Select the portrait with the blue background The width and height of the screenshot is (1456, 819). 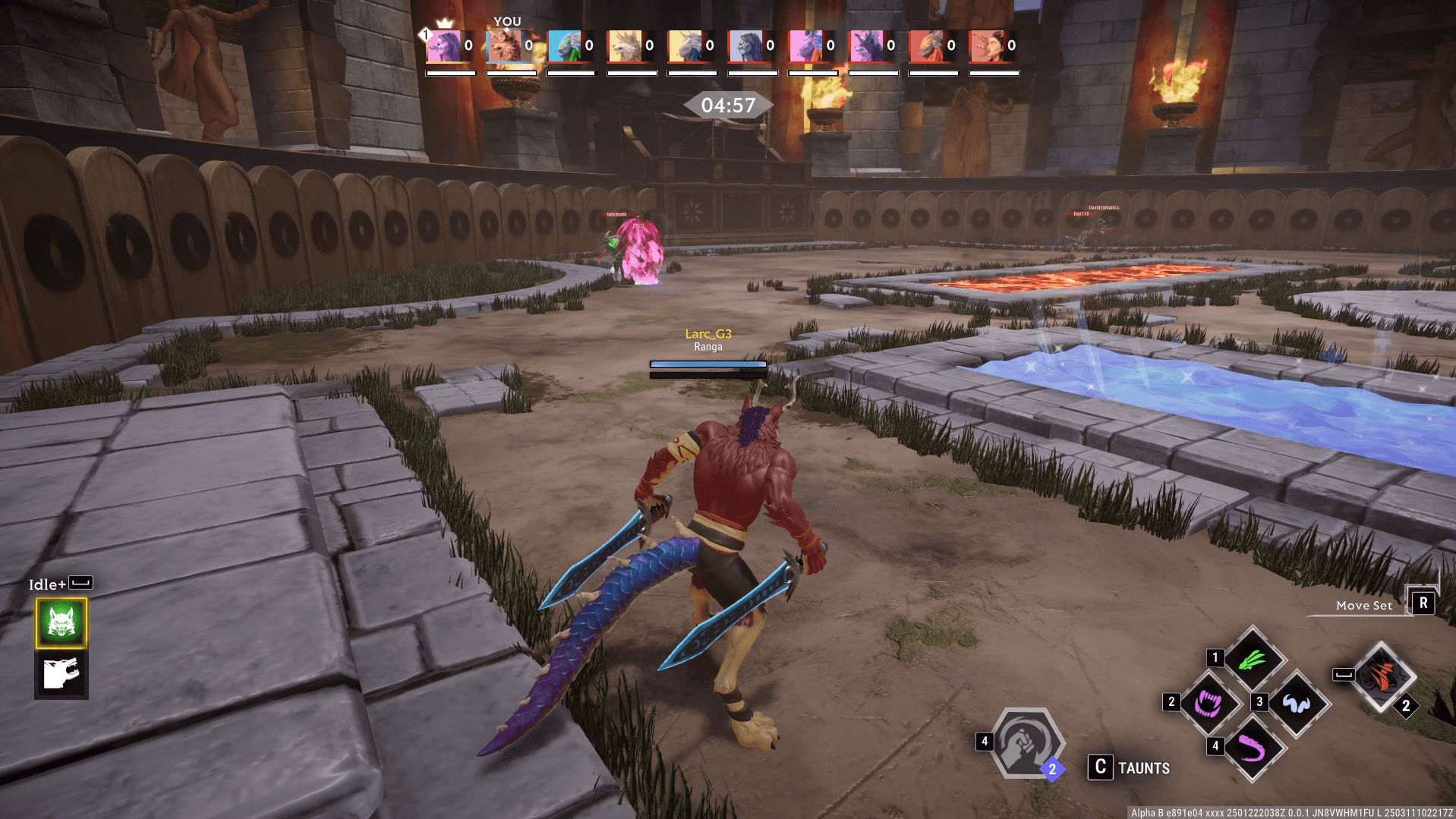[564, 46]
